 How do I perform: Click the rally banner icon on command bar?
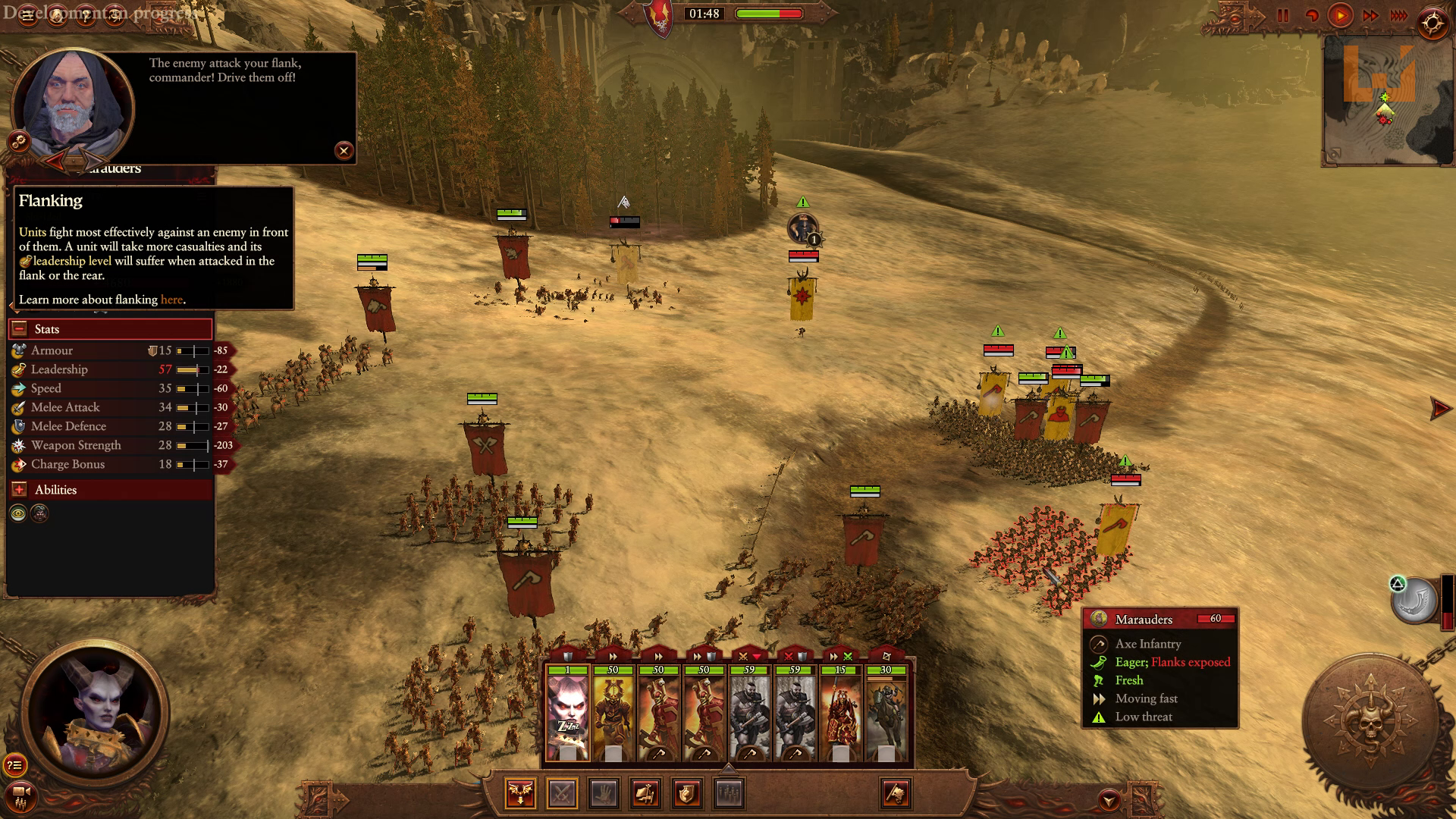646,794
